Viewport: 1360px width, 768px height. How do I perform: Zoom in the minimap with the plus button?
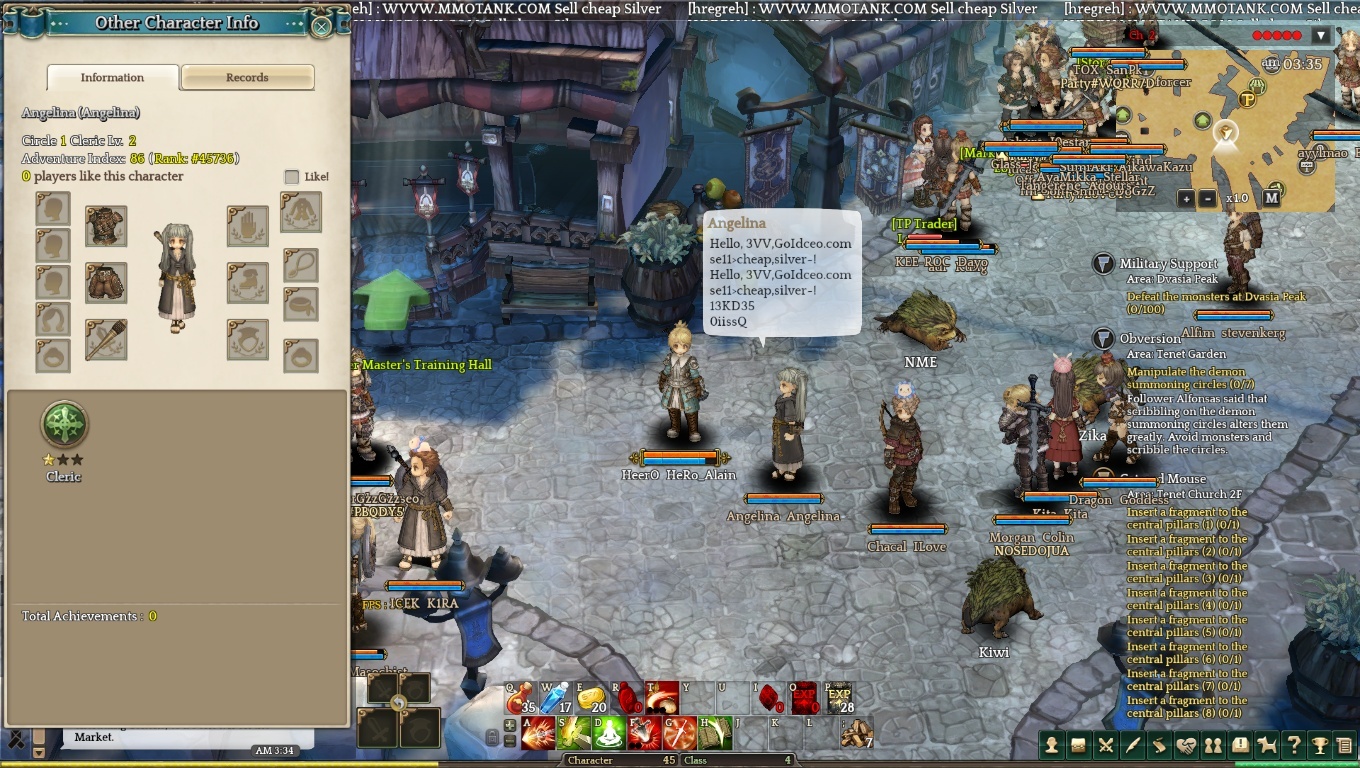1188,200
